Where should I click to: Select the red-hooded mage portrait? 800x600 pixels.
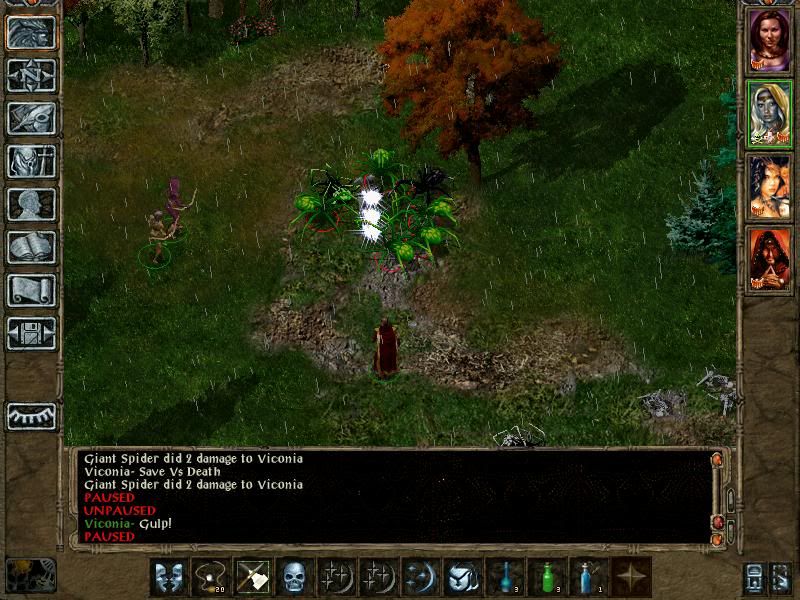(x=769, y=260)
